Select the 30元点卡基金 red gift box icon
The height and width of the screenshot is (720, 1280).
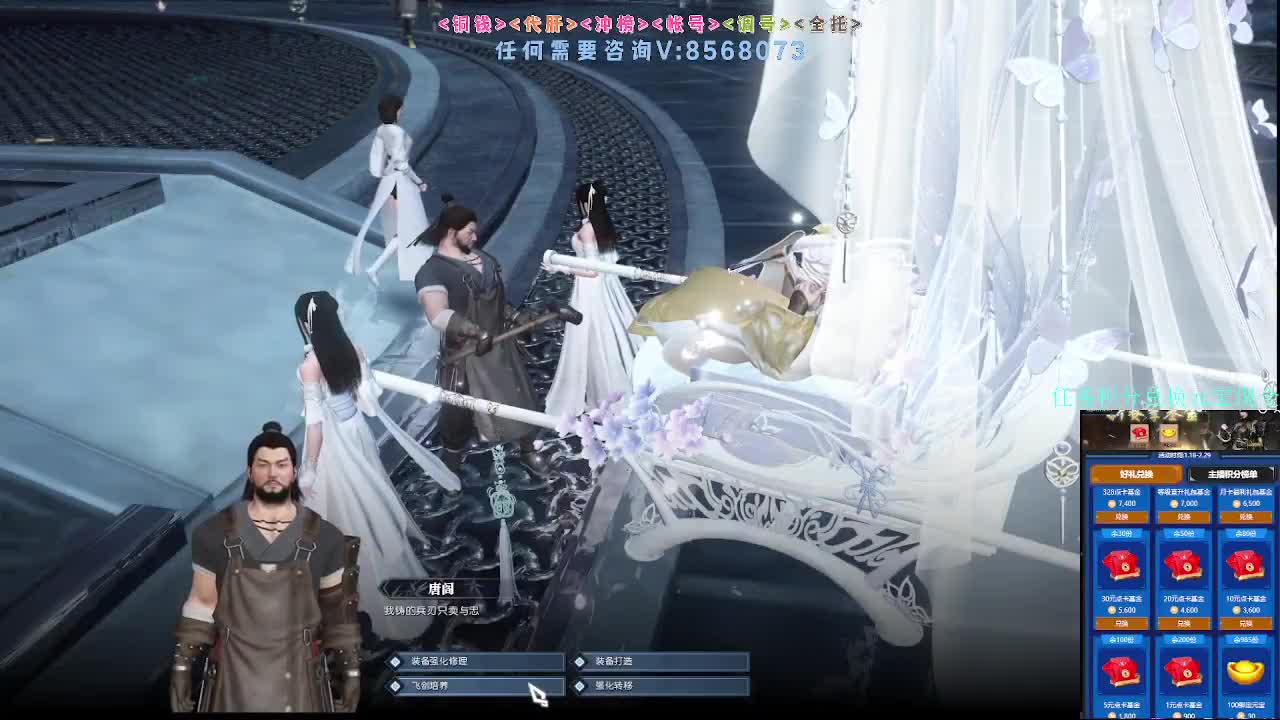[1122, 566]
